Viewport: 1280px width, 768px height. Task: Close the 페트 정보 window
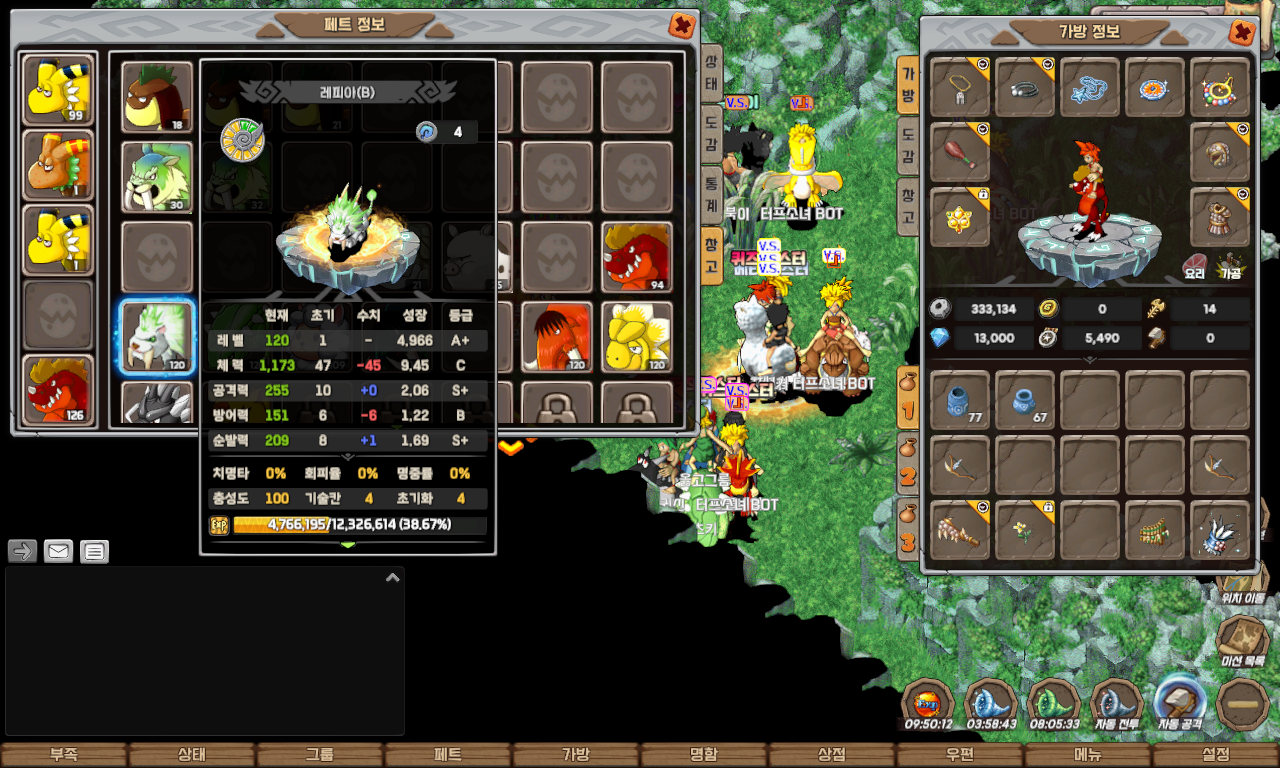pyautogui.click(x=682, y=26)
